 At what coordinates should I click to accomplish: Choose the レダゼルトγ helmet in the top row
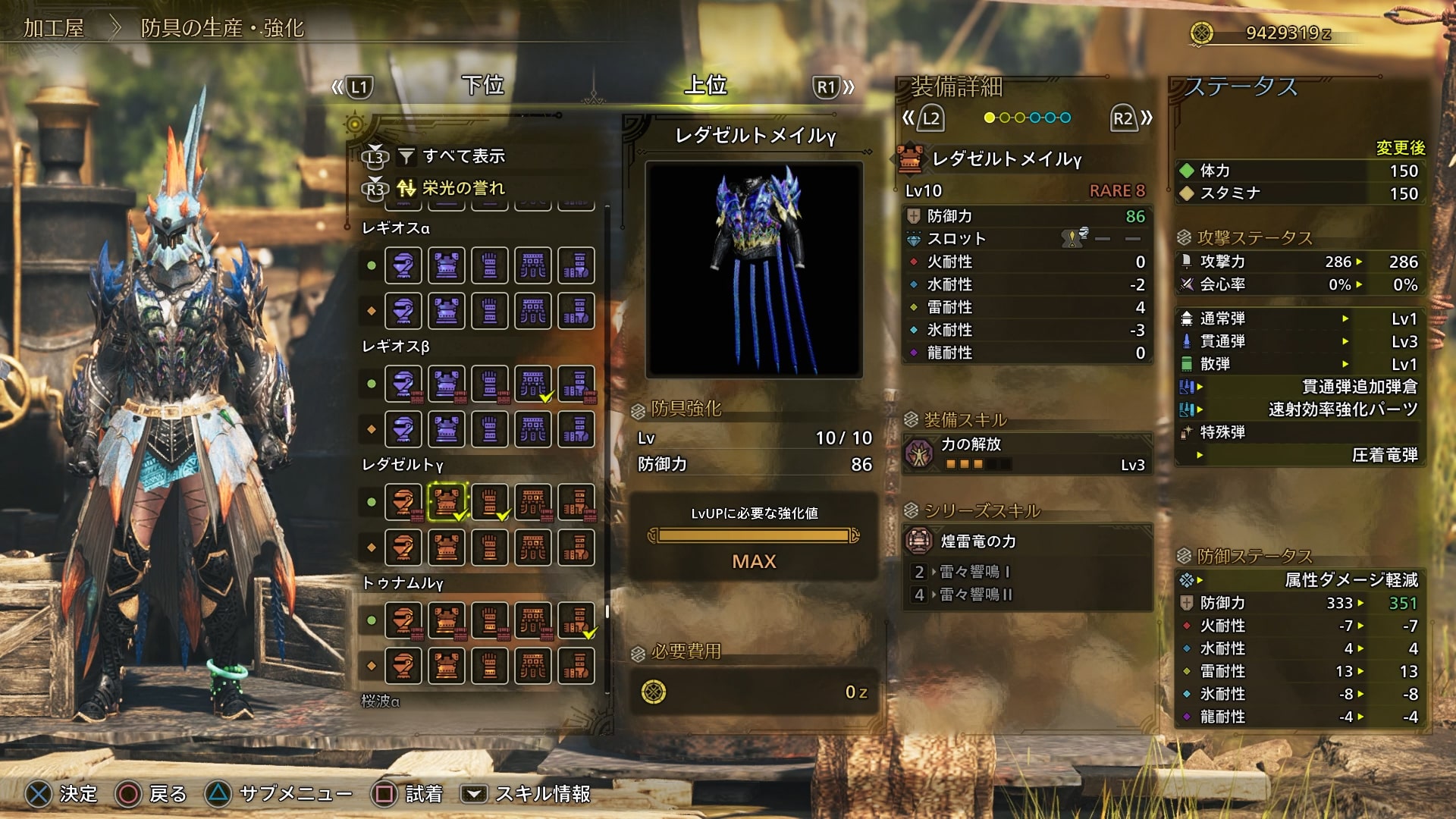(x=403, y=502)
